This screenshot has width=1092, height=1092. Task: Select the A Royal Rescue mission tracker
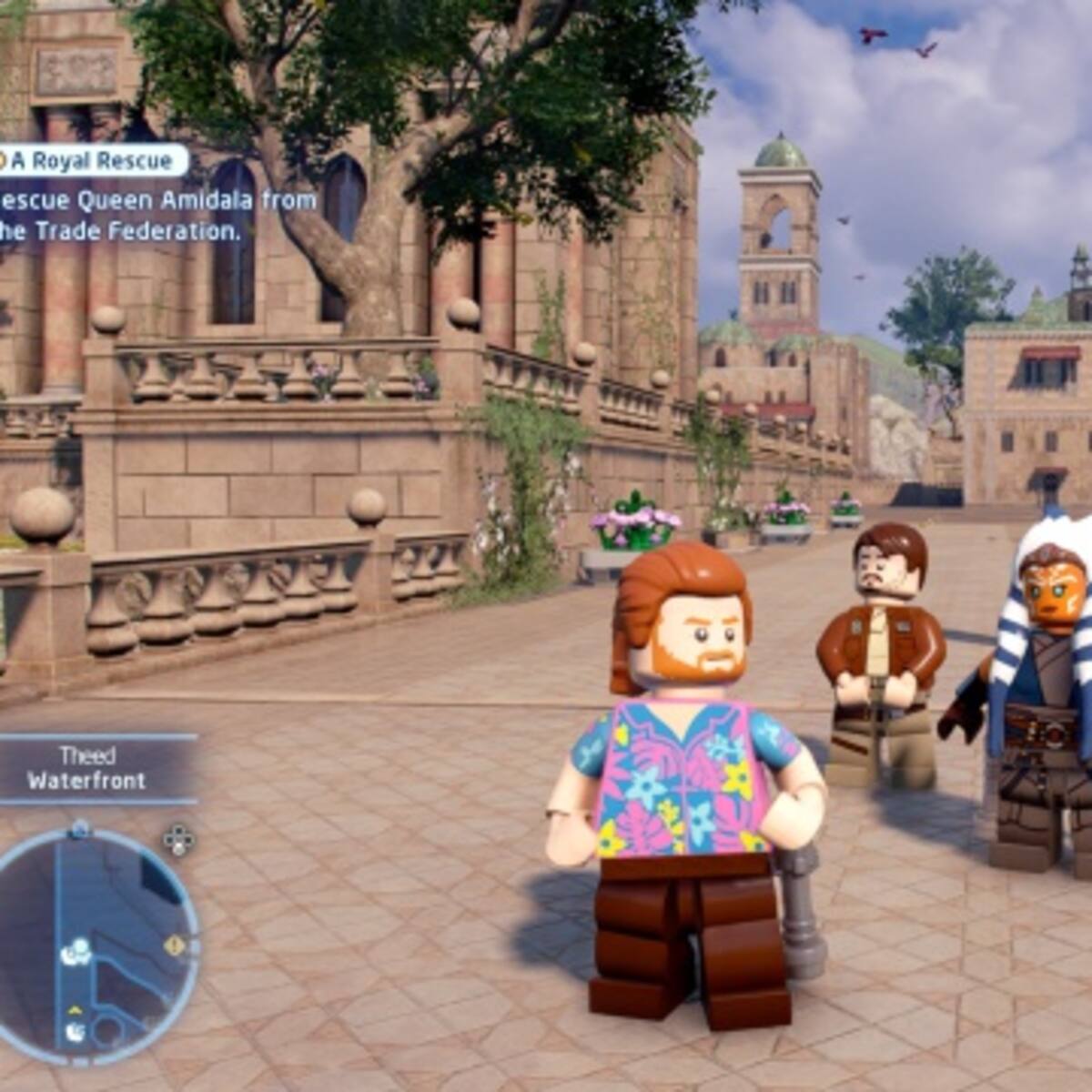91,161
